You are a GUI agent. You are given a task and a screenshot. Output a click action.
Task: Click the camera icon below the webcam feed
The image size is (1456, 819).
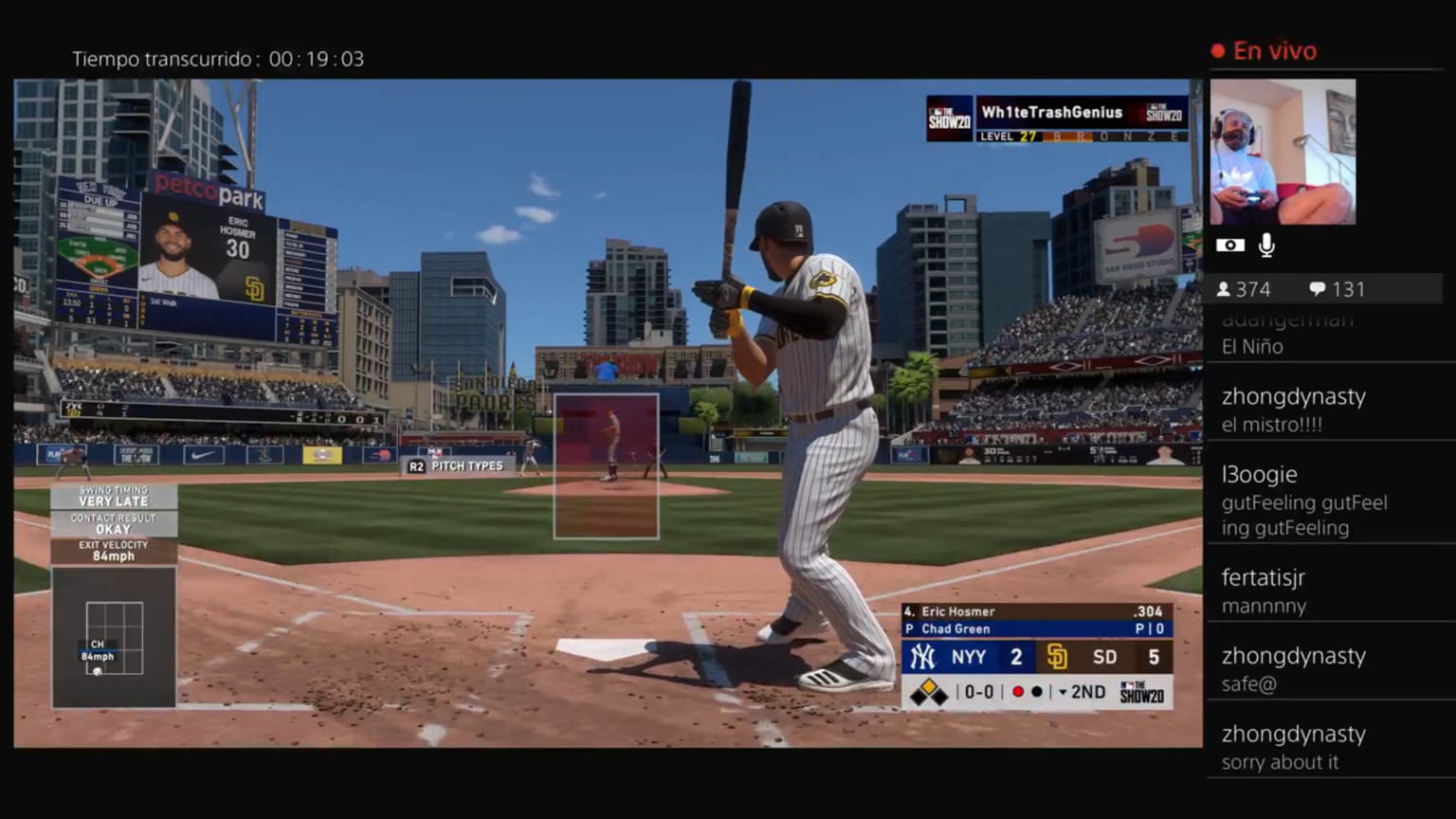click(1229, 245)
